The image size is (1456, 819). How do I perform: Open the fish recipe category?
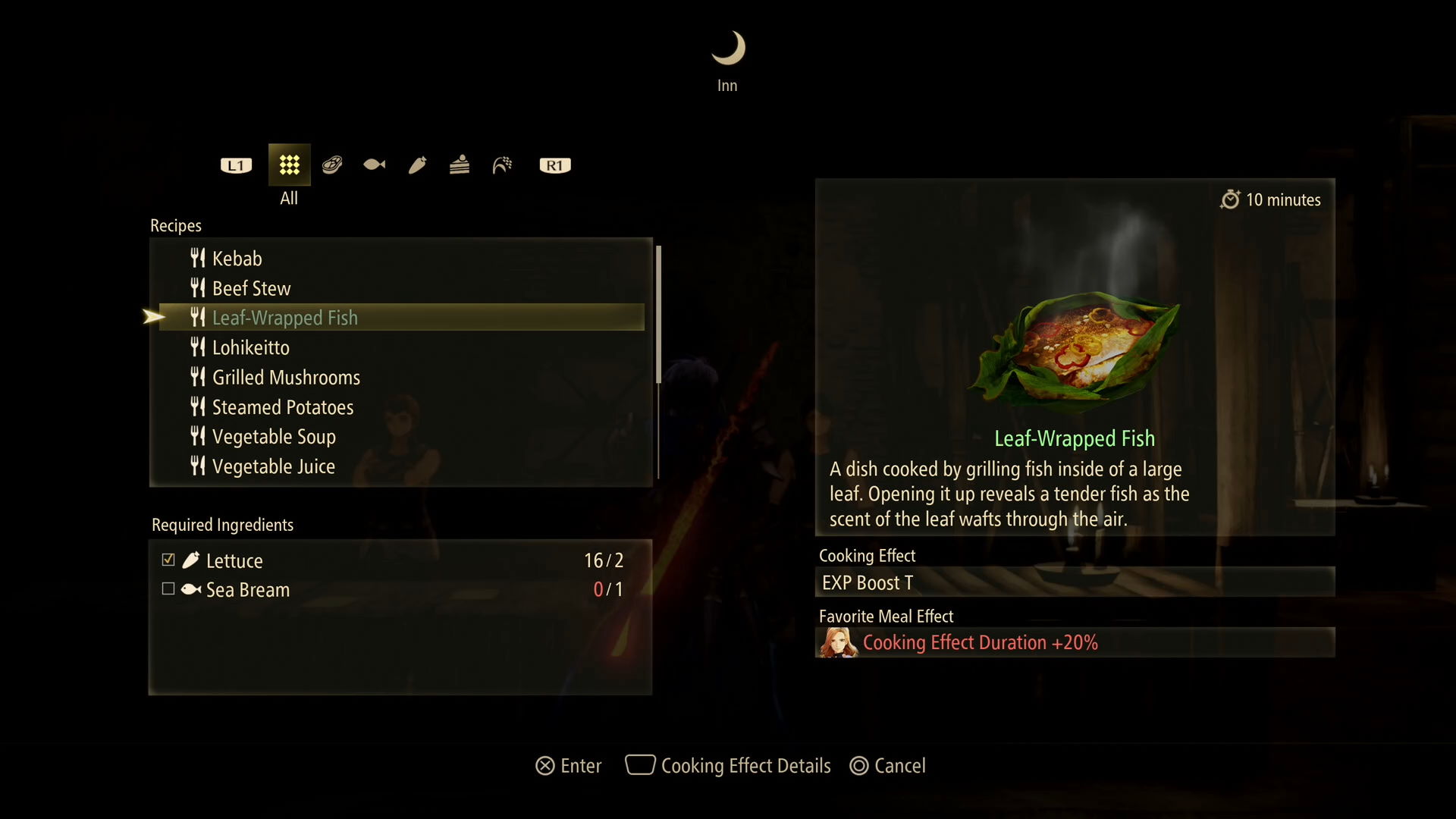click(373, 165)
